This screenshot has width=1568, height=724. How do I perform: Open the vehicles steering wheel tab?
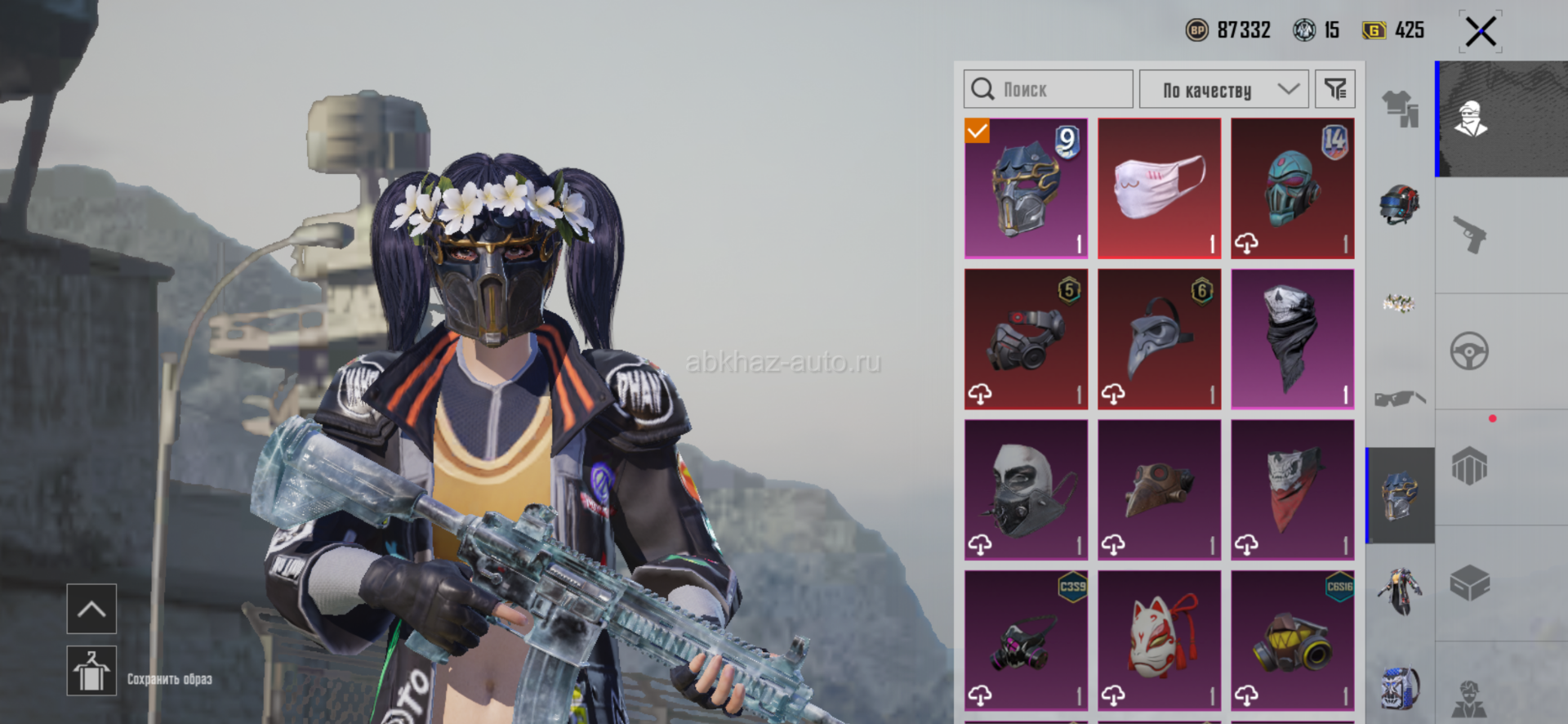[x=1469, y=352]
